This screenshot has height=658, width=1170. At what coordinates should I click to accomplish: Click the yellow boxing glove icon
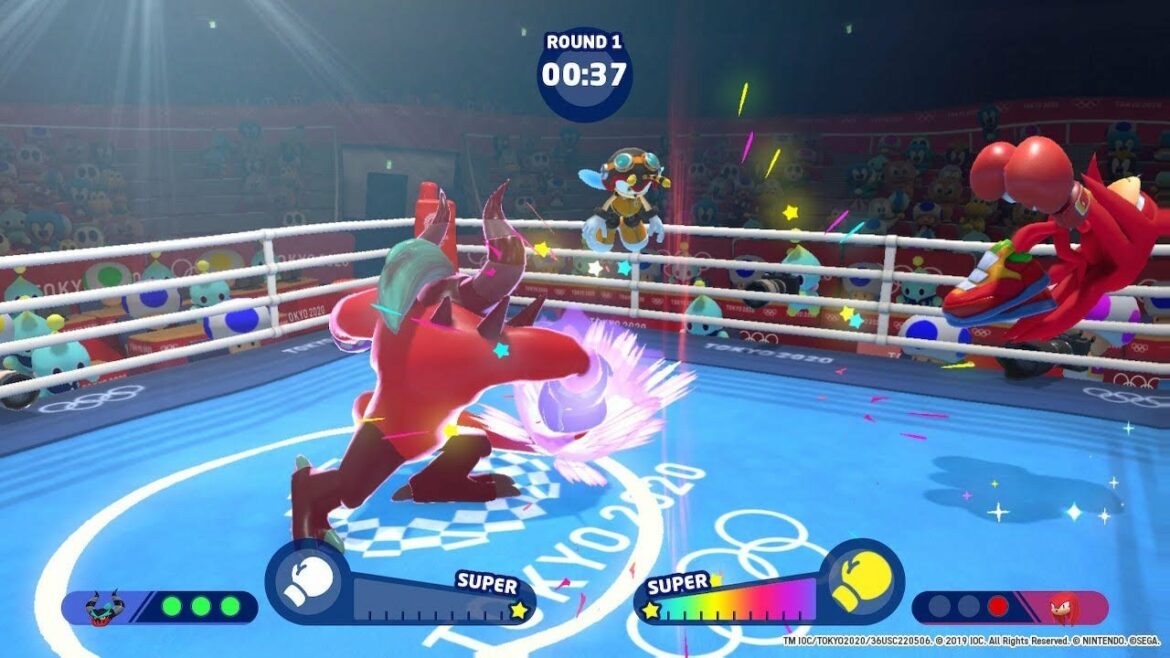pos(861,582)
